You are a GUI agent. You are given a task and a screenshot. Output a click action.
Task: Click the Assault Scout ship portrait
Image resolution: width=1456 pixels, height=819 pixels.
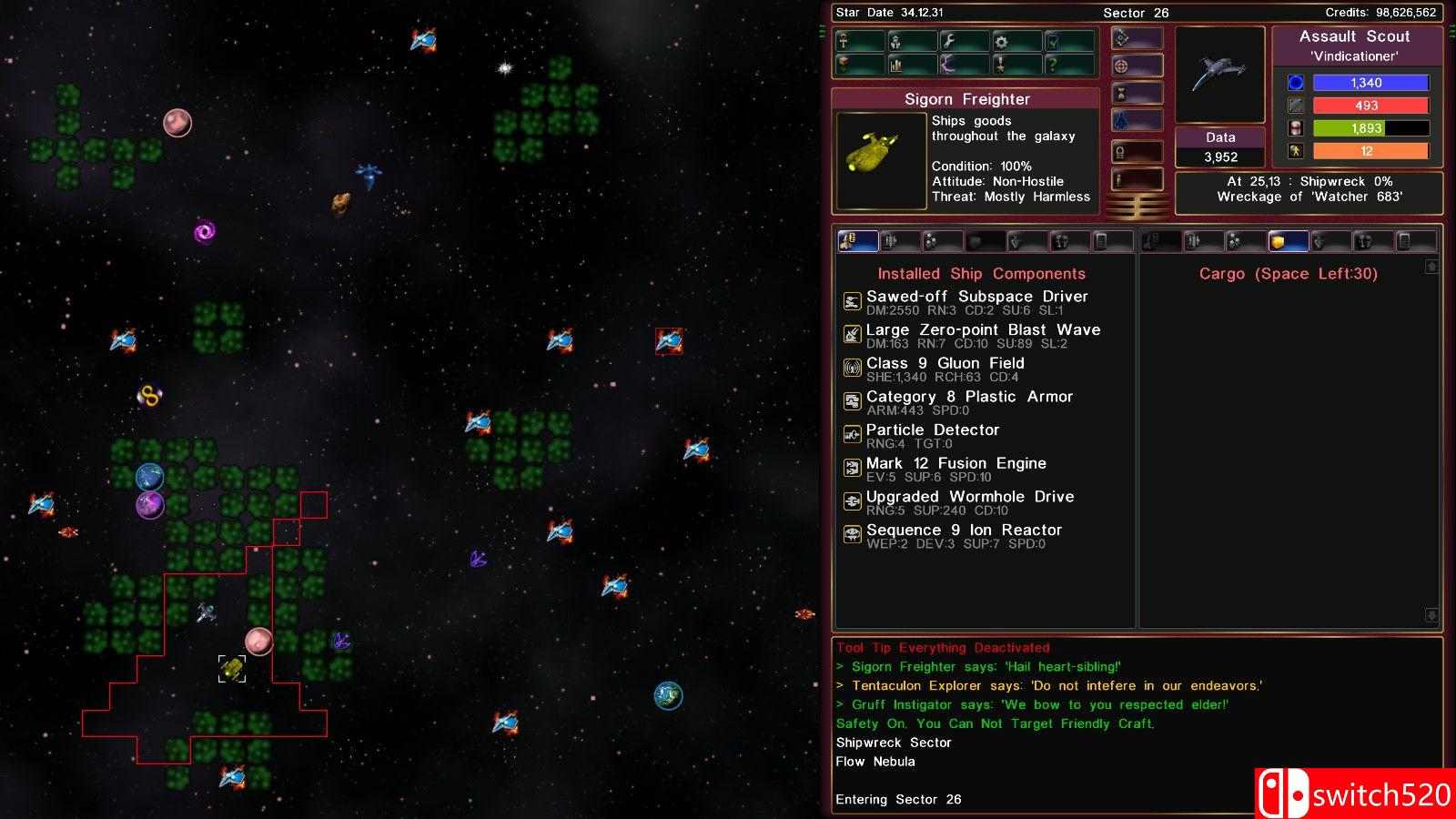[1220, 75]
